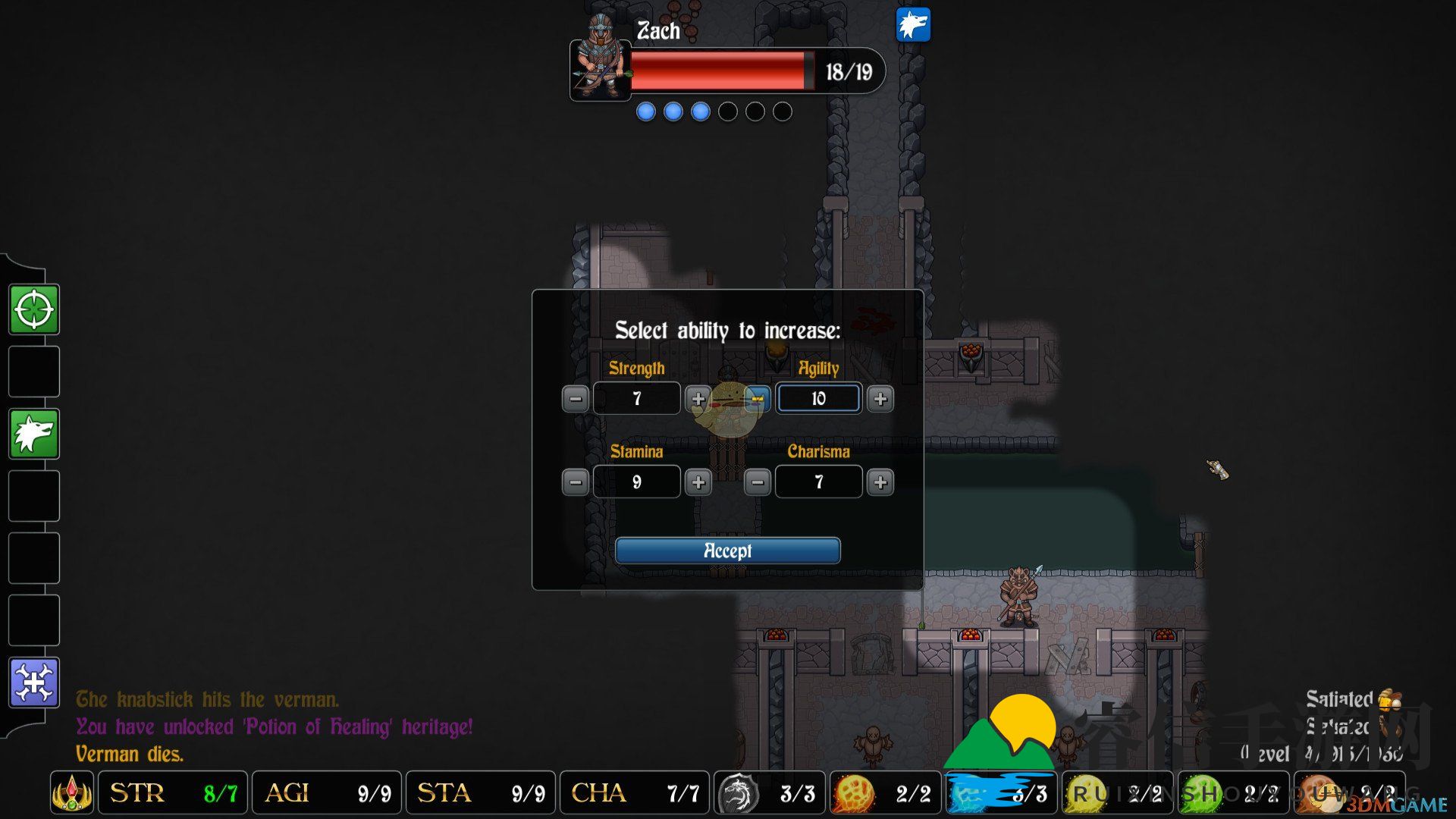Select the blue crossed-arrows ability
Image resolution: width=1456 pixels, height=819 pixels.
click(34, 682)
